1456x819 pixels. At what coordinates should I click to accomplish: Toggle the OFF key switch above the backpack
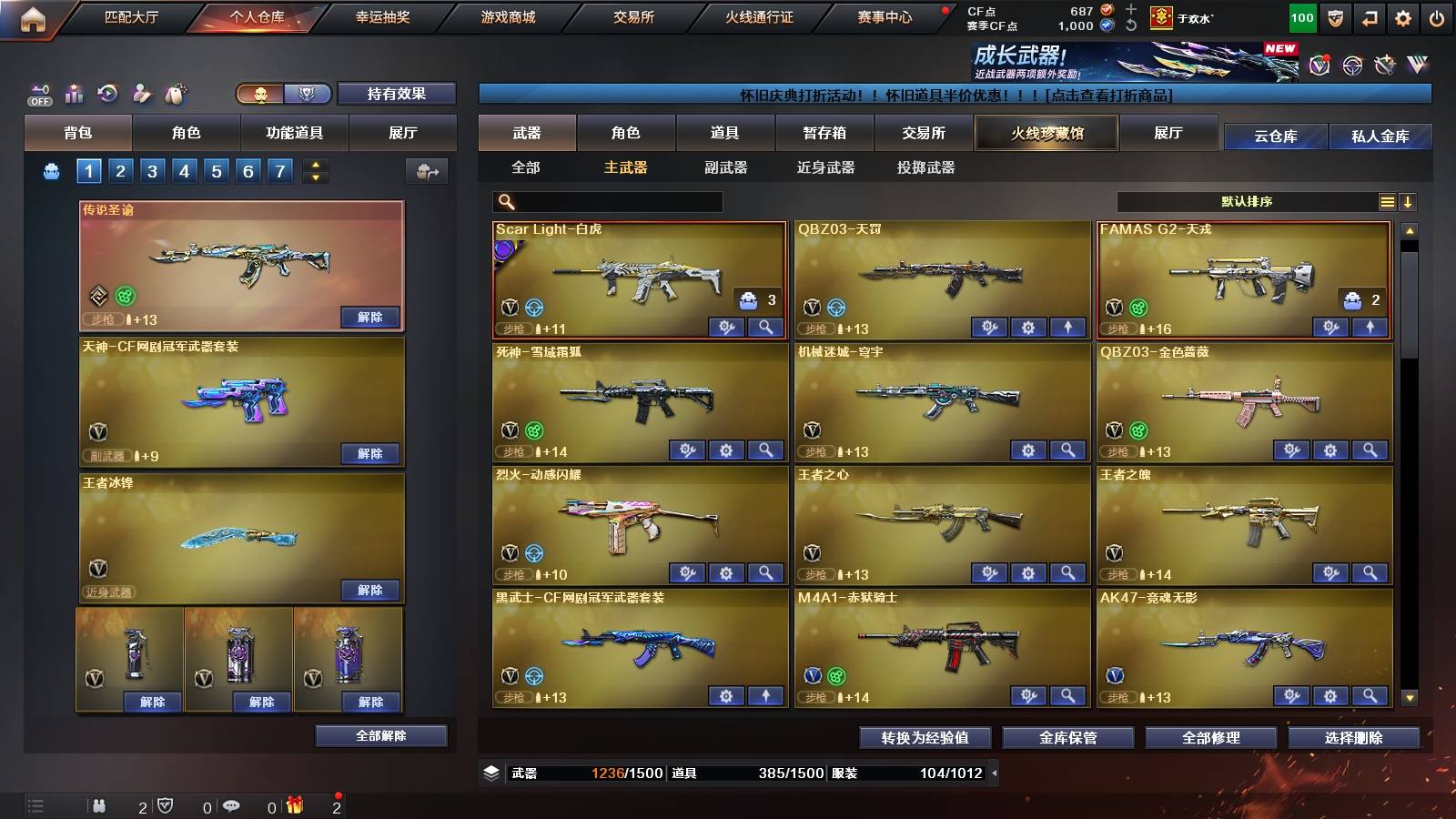38,94
